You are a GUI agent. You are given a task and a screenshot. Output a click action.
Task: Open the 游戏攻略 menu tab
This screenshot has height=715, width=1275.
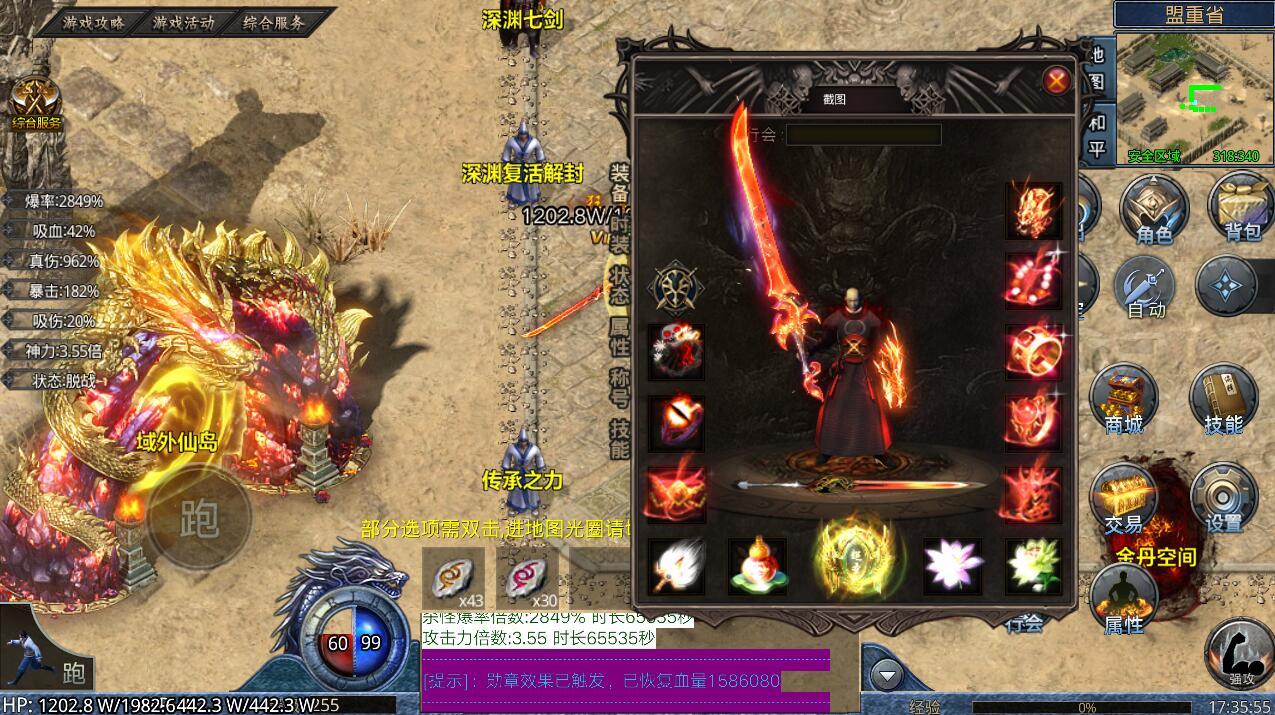pos(93,22)
